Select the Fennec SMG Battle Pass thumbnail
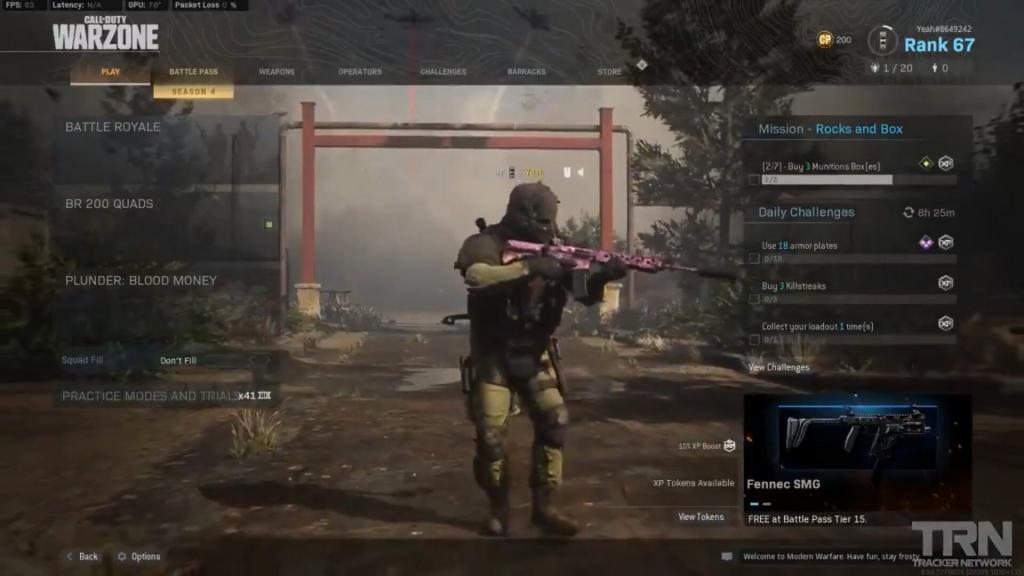The height and width of the screenshot is (576, 1024). tap(857, 435)
